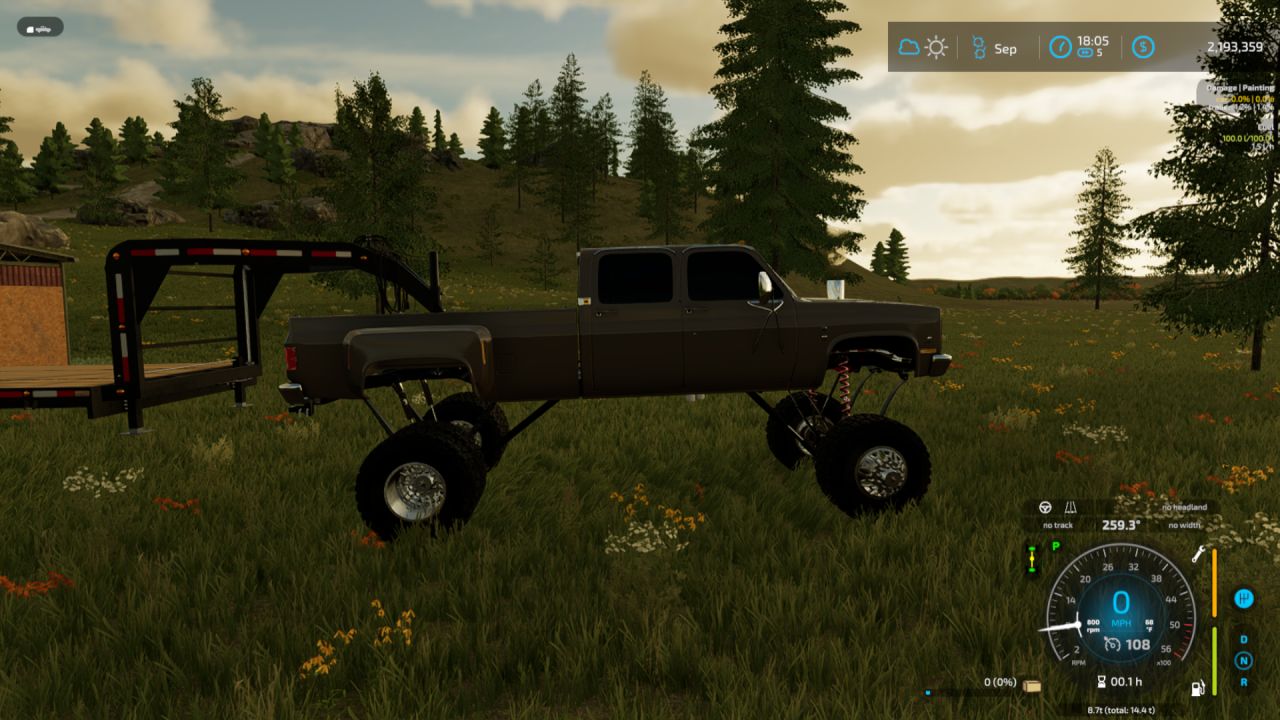Toggle the steering wheel auto-steer icon
1280x720 pixels.
1046,507
